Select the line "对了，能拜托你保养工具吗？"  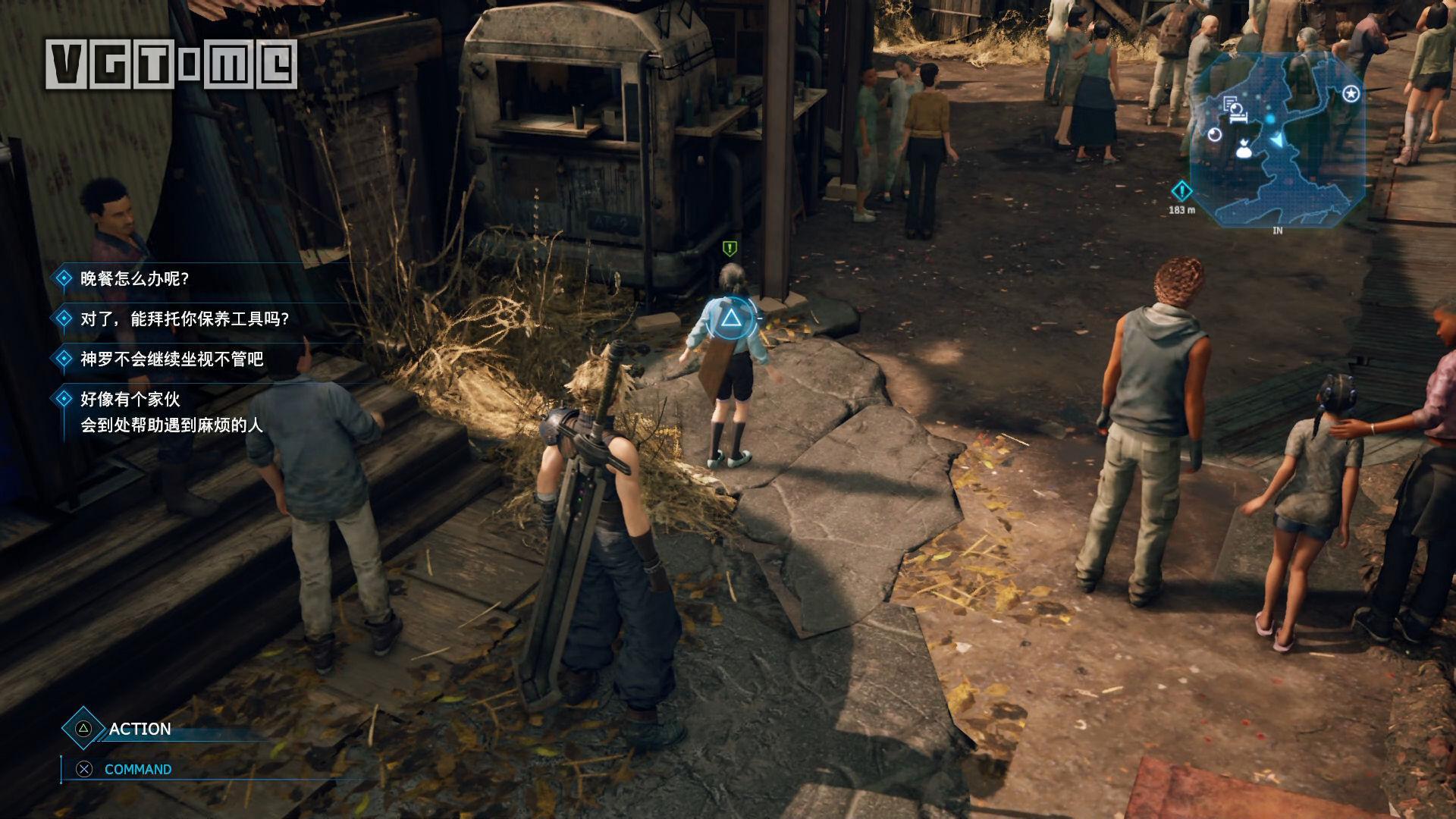185,318
